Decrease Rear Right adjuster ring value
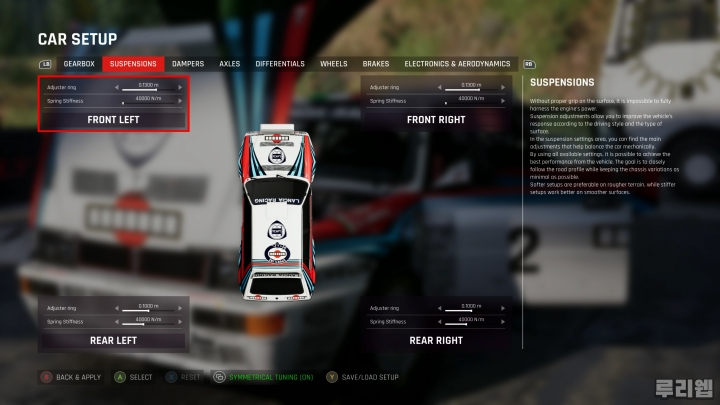Viewport: 720px width, 405px height. click(x=439, y=307)
